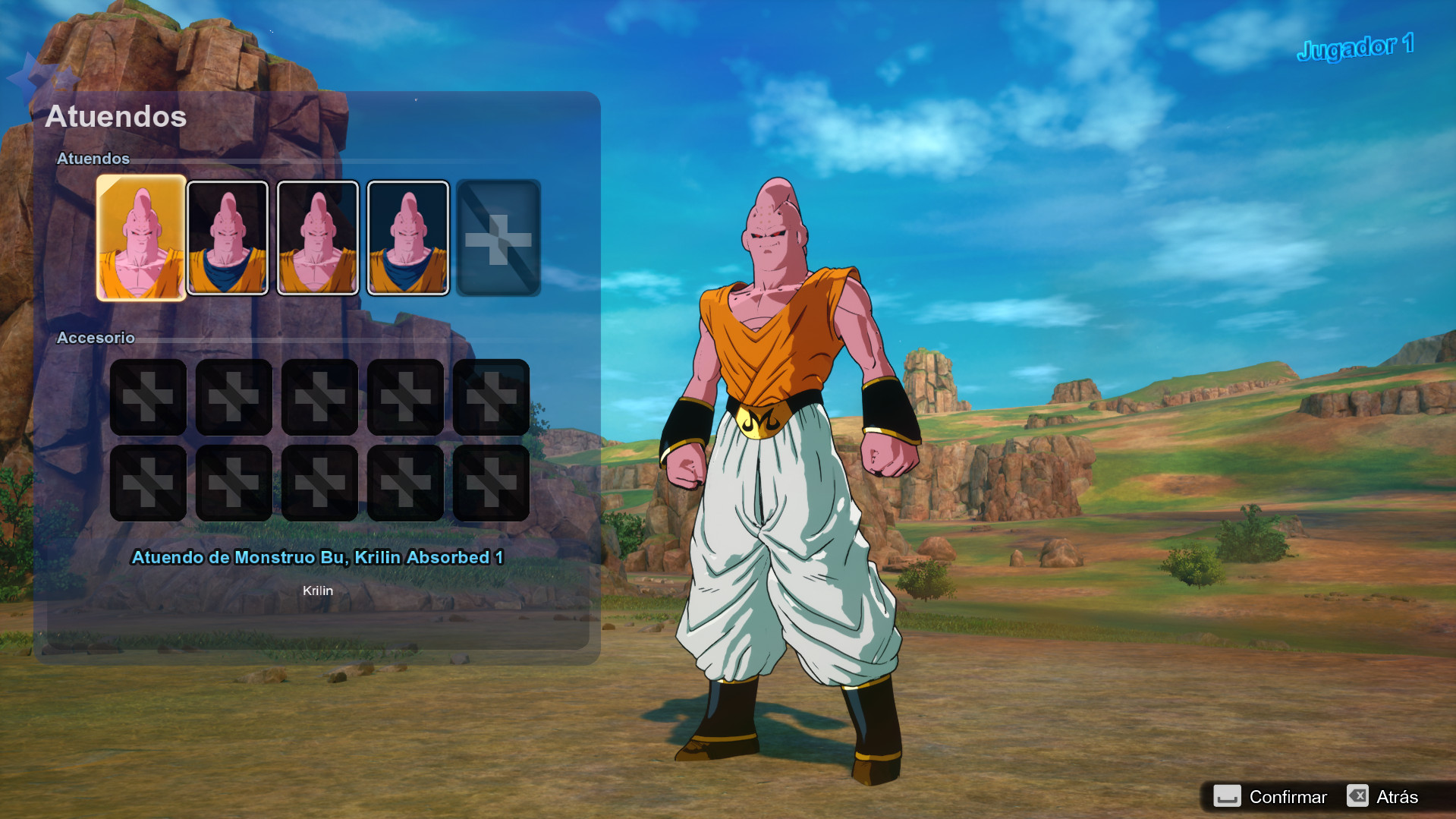Click the first accessory slot in bottom row

pos(148,483)
